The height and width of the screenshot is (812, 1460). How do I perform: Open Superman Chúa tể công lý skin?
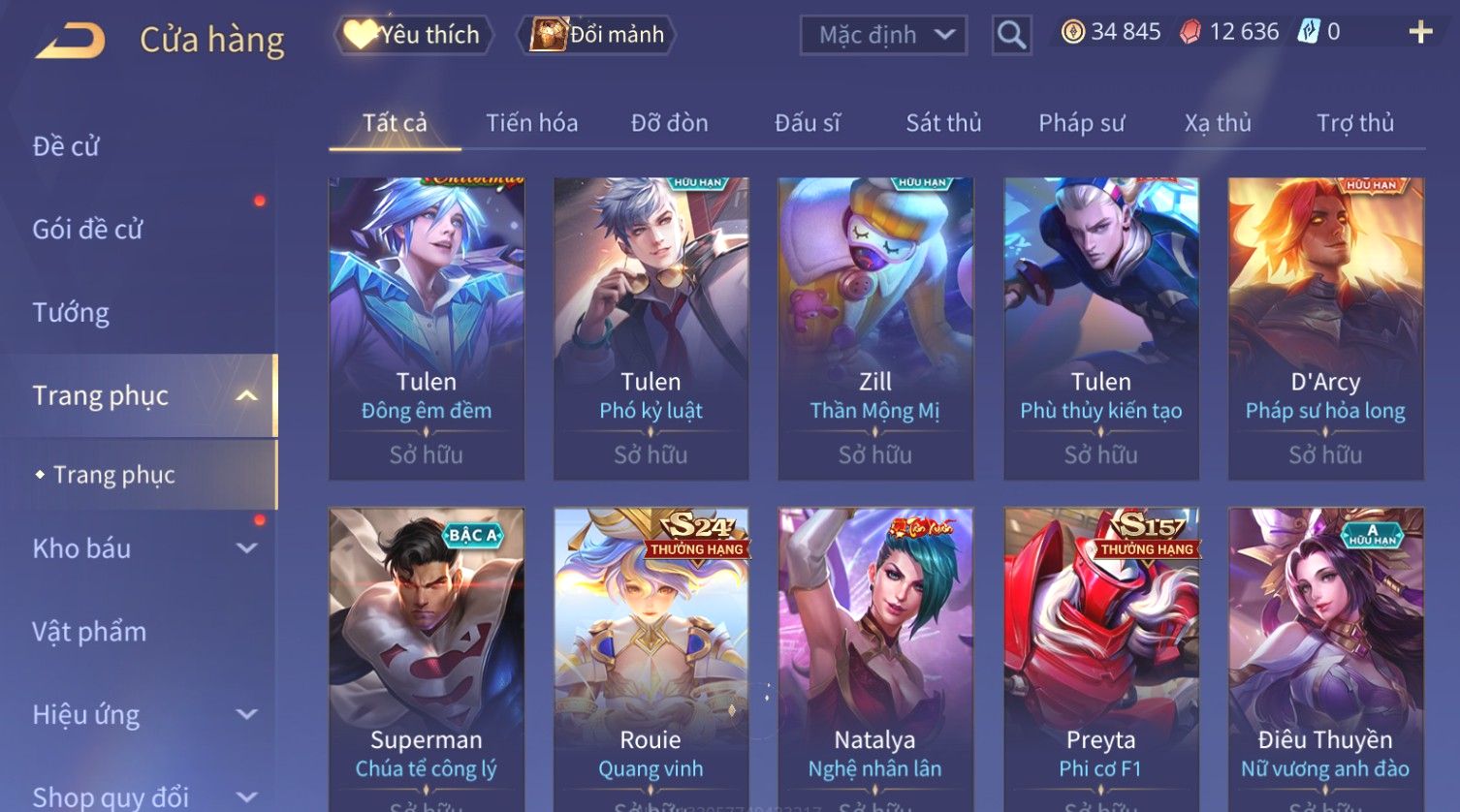point(427,659)
